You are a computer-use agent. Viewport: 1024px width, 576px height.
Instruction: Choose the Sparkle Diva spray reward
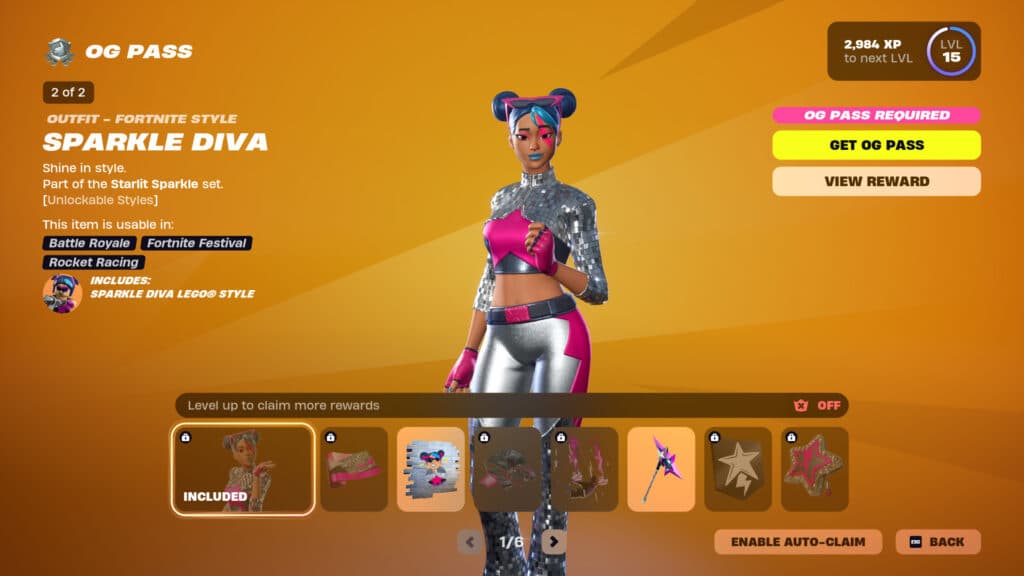point(431,470)
